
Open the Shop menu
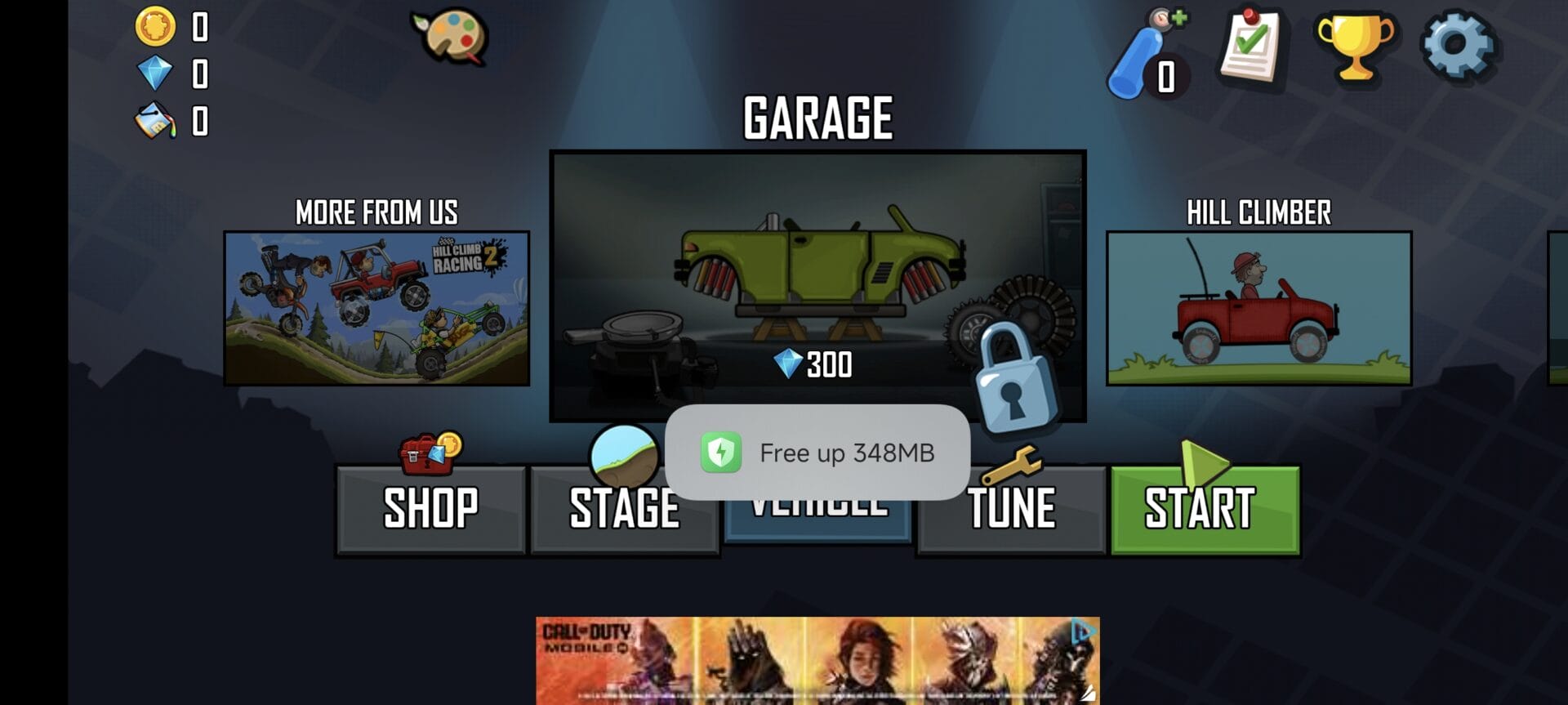[430, 509]
